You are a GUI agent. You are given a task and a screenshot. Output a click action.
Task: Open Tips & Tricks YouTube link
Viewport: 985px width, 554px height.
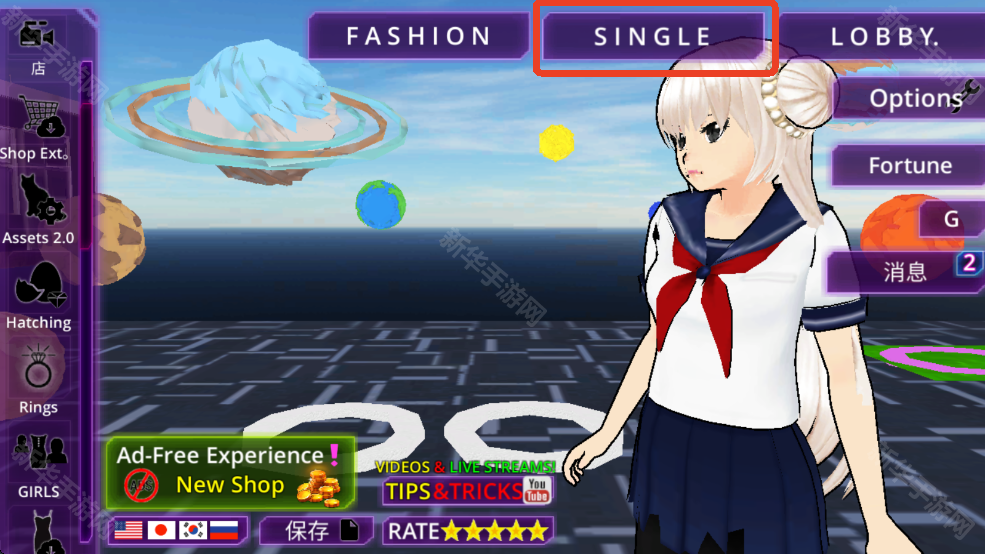(x=467, y=487)
